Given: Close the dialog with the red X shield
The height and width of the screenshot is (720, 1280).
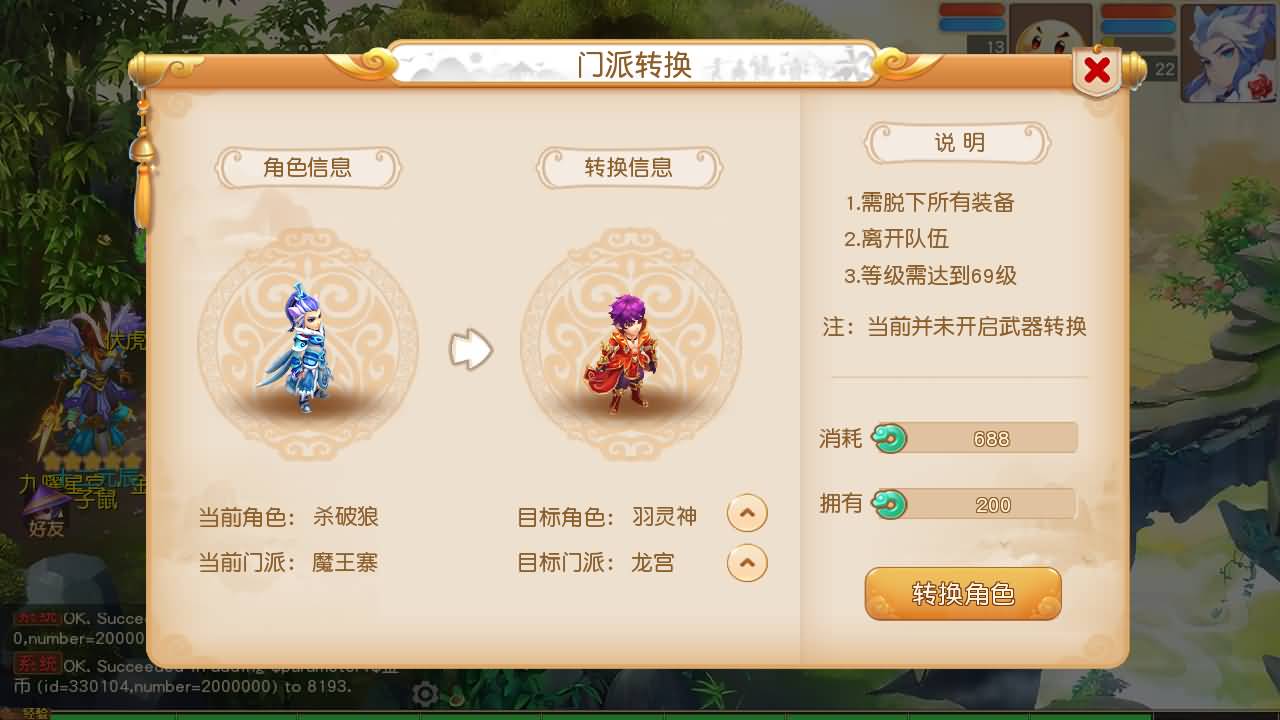Looking at the screenshot, I should pyautogui.click(x=1097, y=69).
